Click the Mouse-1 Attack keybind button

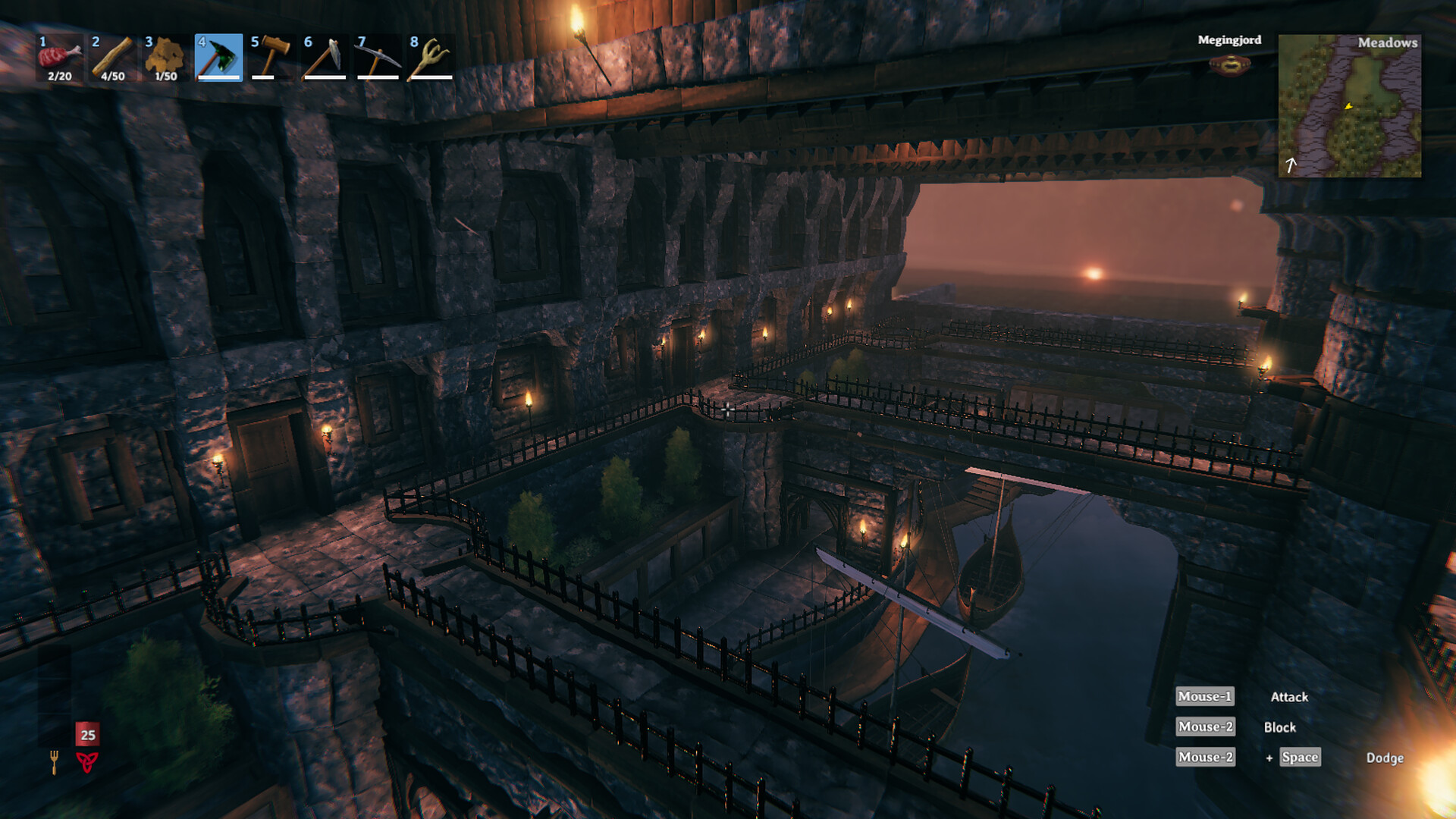click(1204, 696)
